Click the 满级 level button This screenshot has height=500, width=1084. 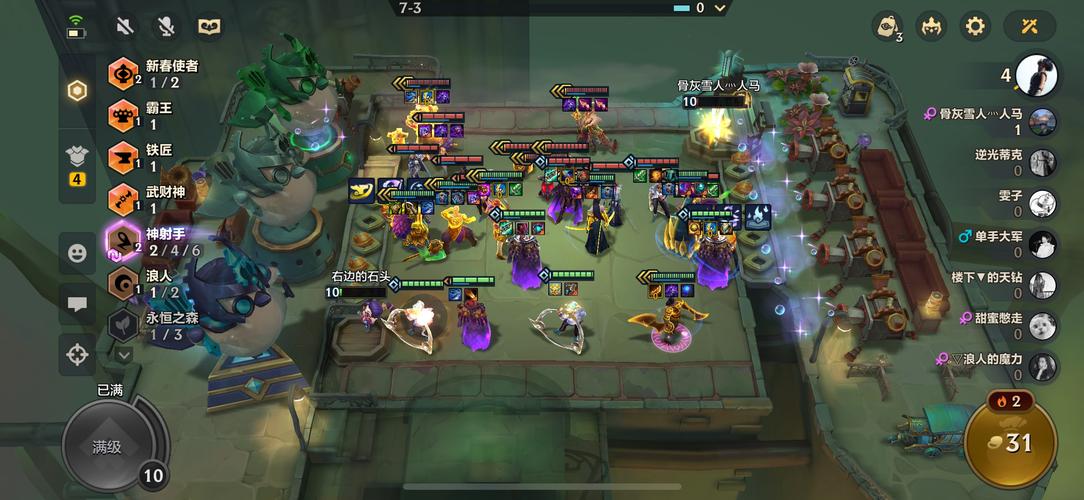click(107, 447)
